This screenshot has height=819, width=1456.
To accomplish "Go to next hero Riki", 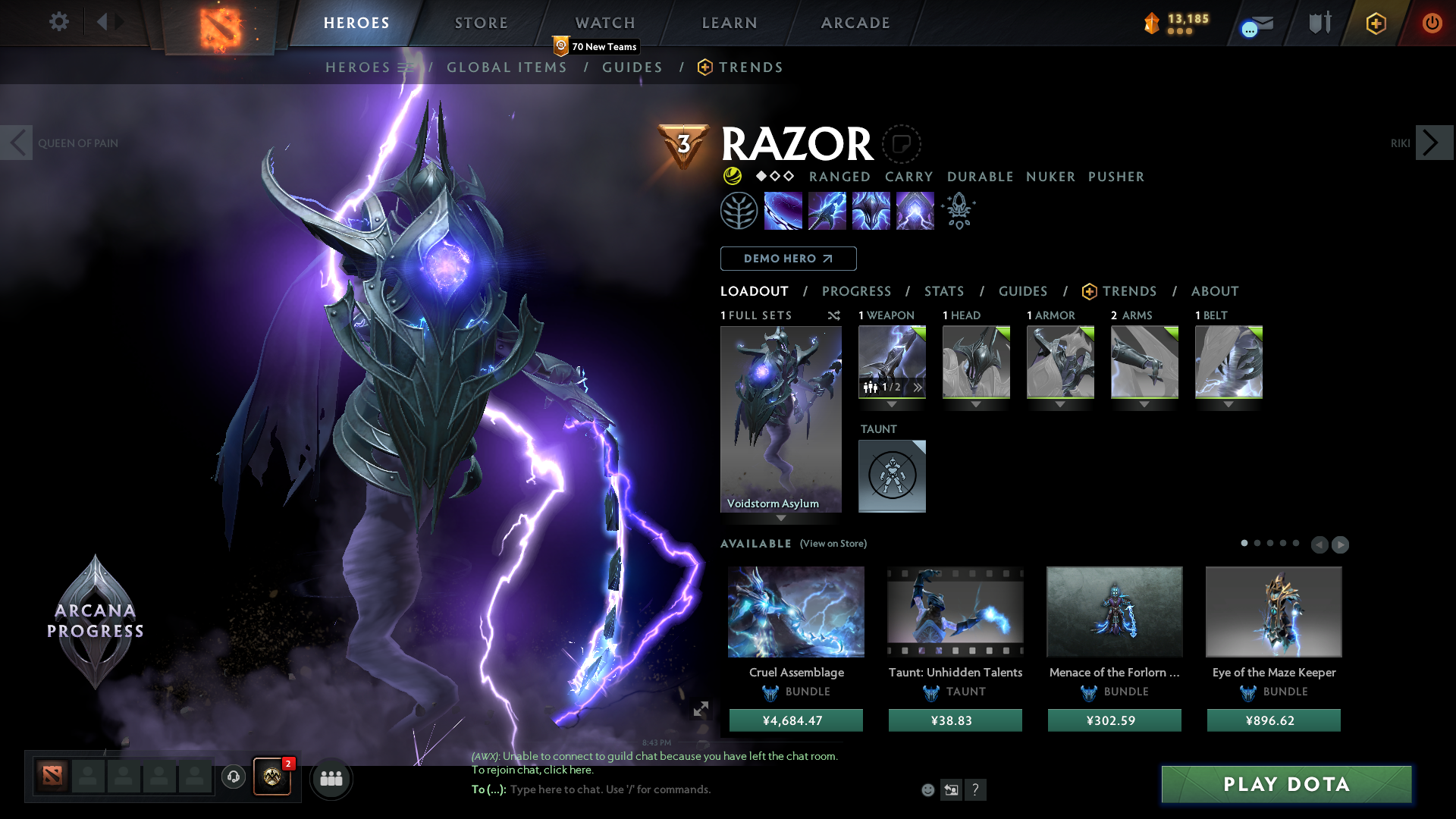I will [x=1433, y=143].
